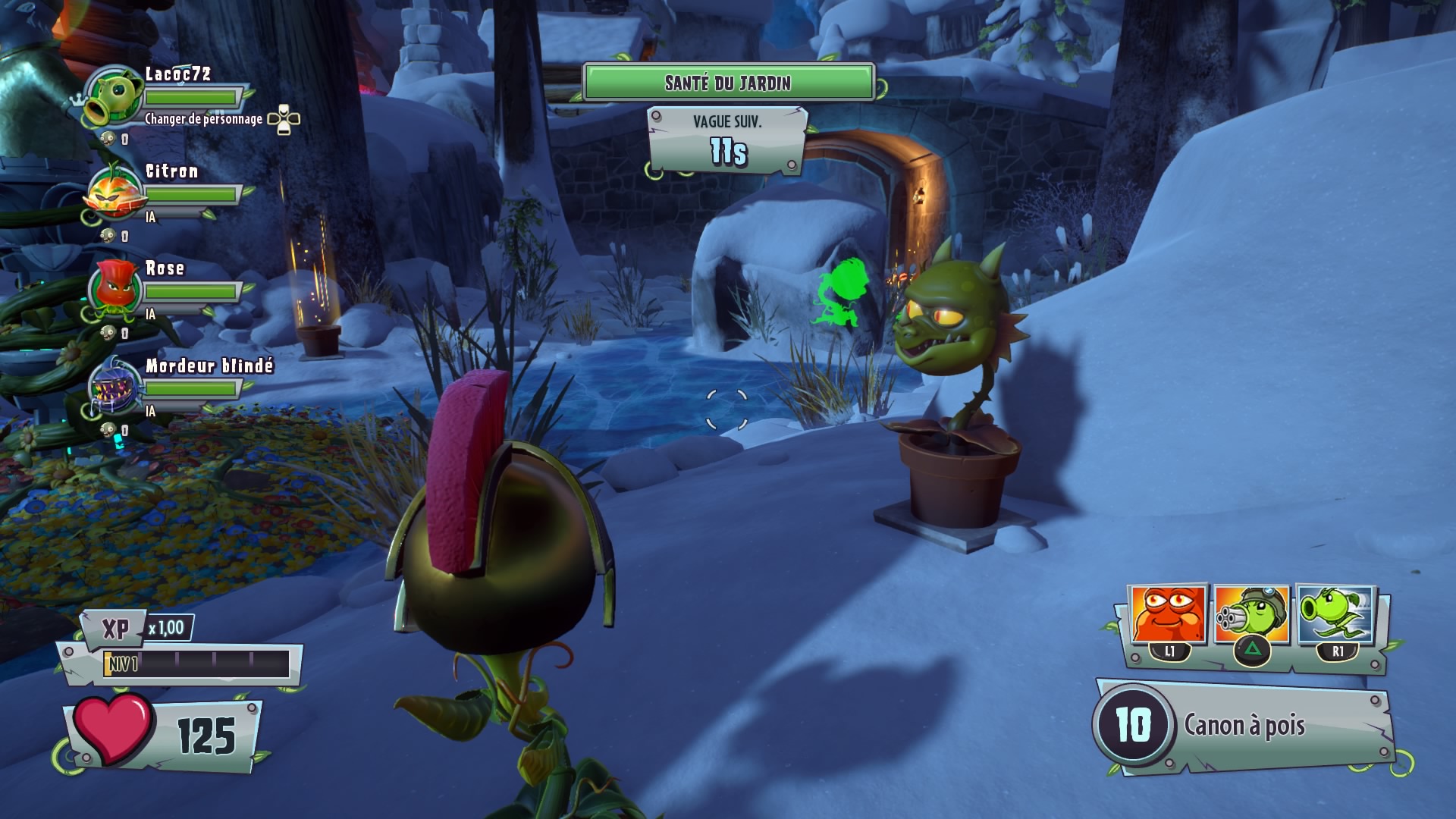Trigger the Hyper sprint peashooter ability
1456x819 pixels.
pyautogui.click(x=1335, y=614)
